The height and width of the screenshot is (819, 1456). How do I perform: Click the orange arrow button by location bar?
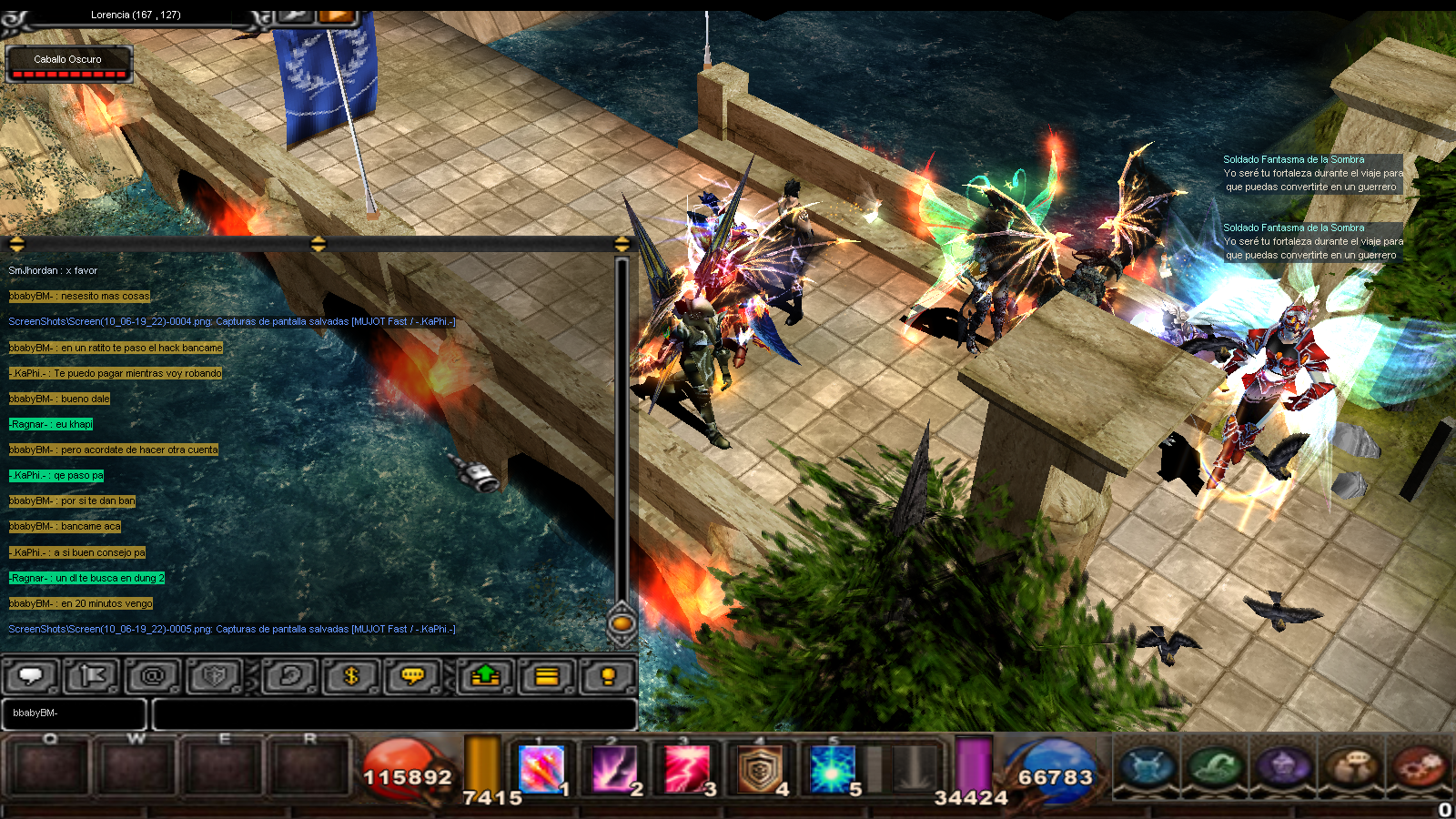pyautogui.click(x=336, y=15)
